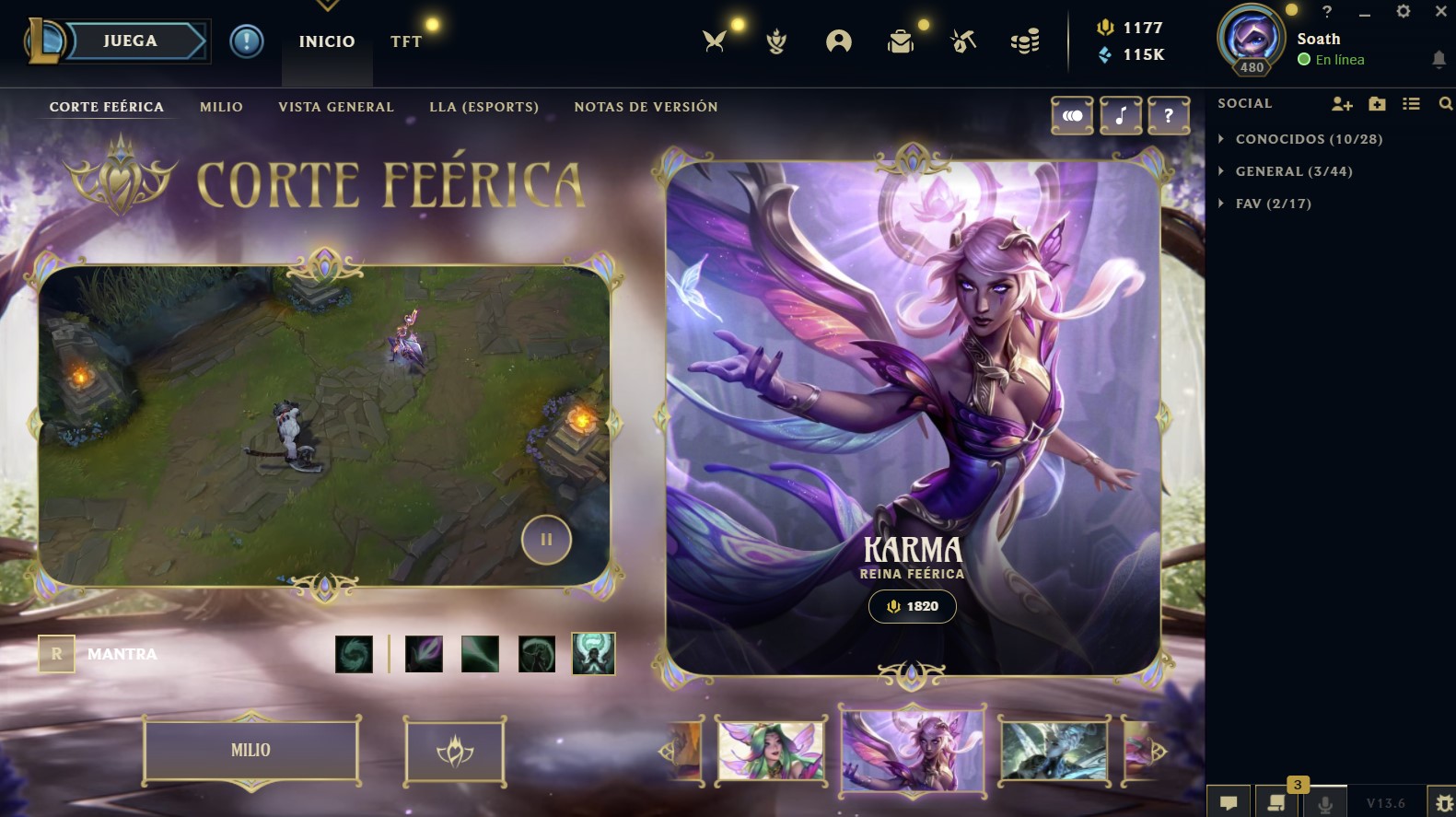1456x817 pixels.
Task: Expand the FAV (2/17) friend group
Action: point(1273,204)
